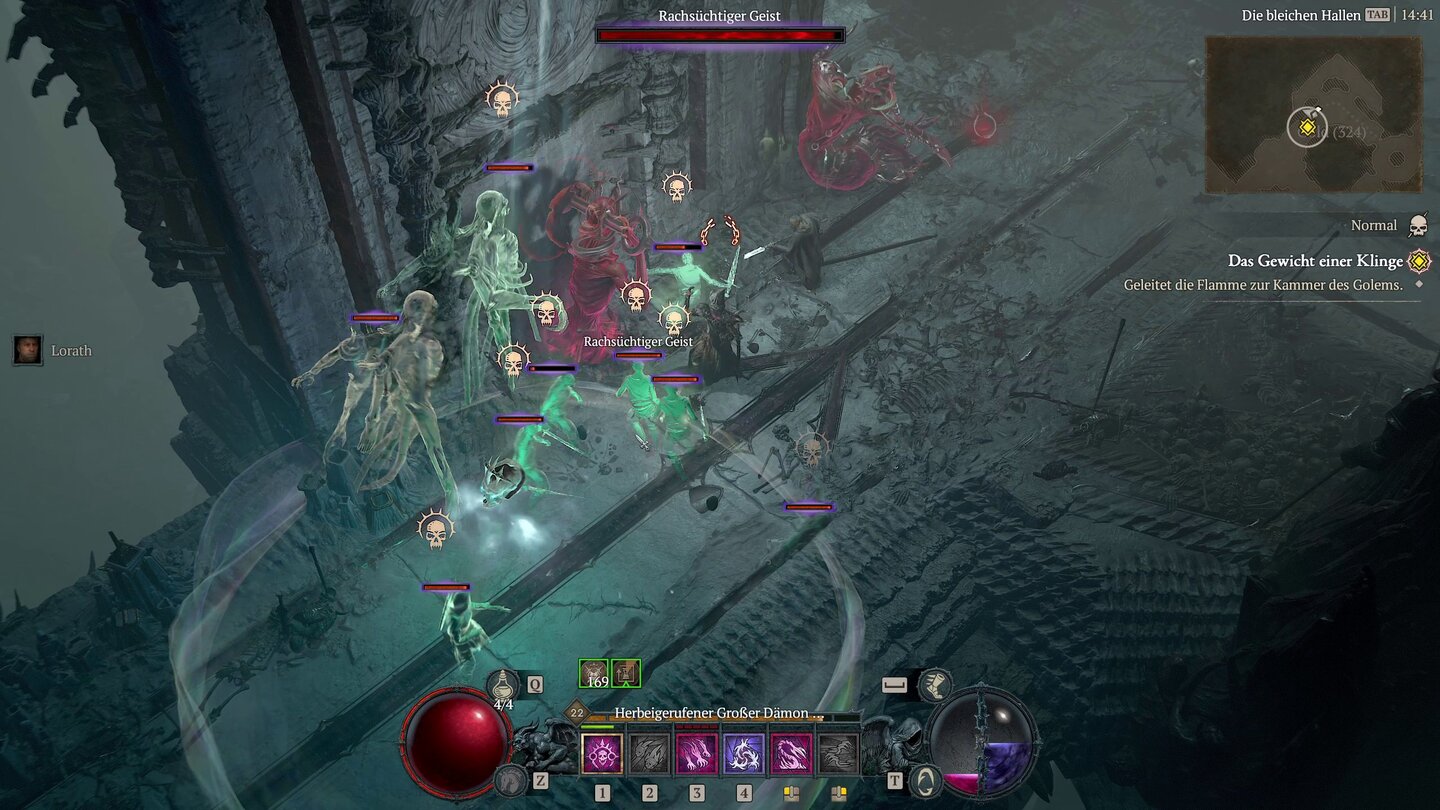Click the Normal difficulty label
The image size is (1440, 810).
1374,225
